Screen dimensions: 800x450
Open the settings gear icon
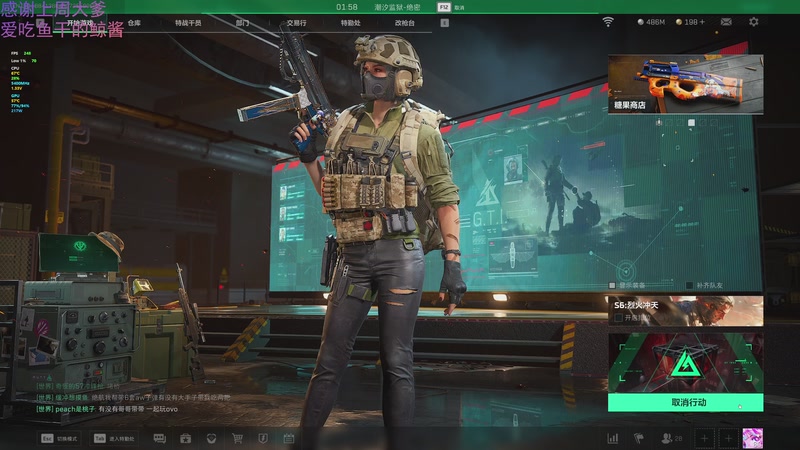coord(754,21)
